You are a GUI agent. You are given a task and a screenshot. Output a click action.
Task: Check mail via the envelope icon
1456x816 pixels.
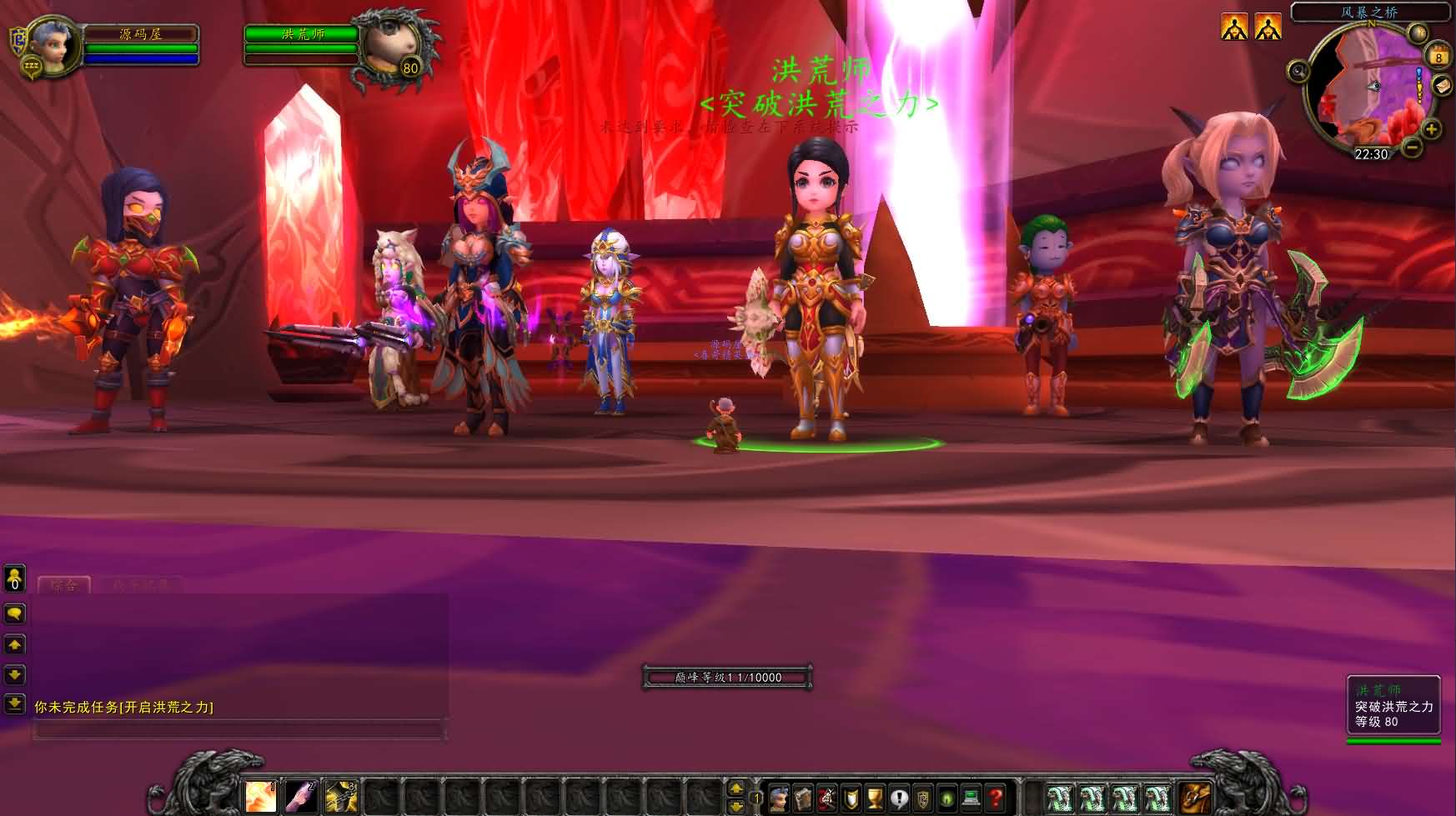[1442, 86]
